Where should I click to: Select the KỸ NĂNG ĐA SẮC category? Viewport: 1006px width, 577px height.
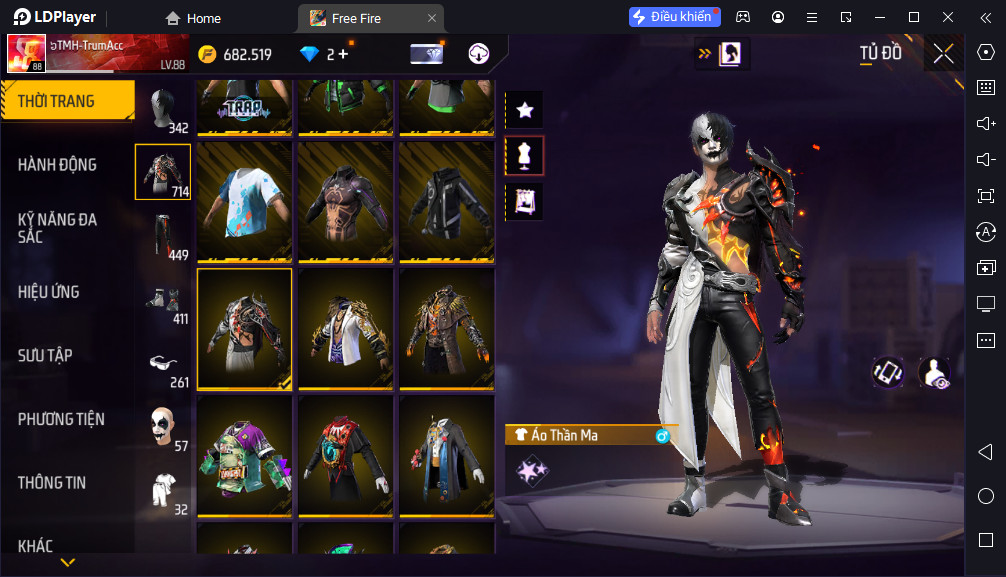(58, 228)
